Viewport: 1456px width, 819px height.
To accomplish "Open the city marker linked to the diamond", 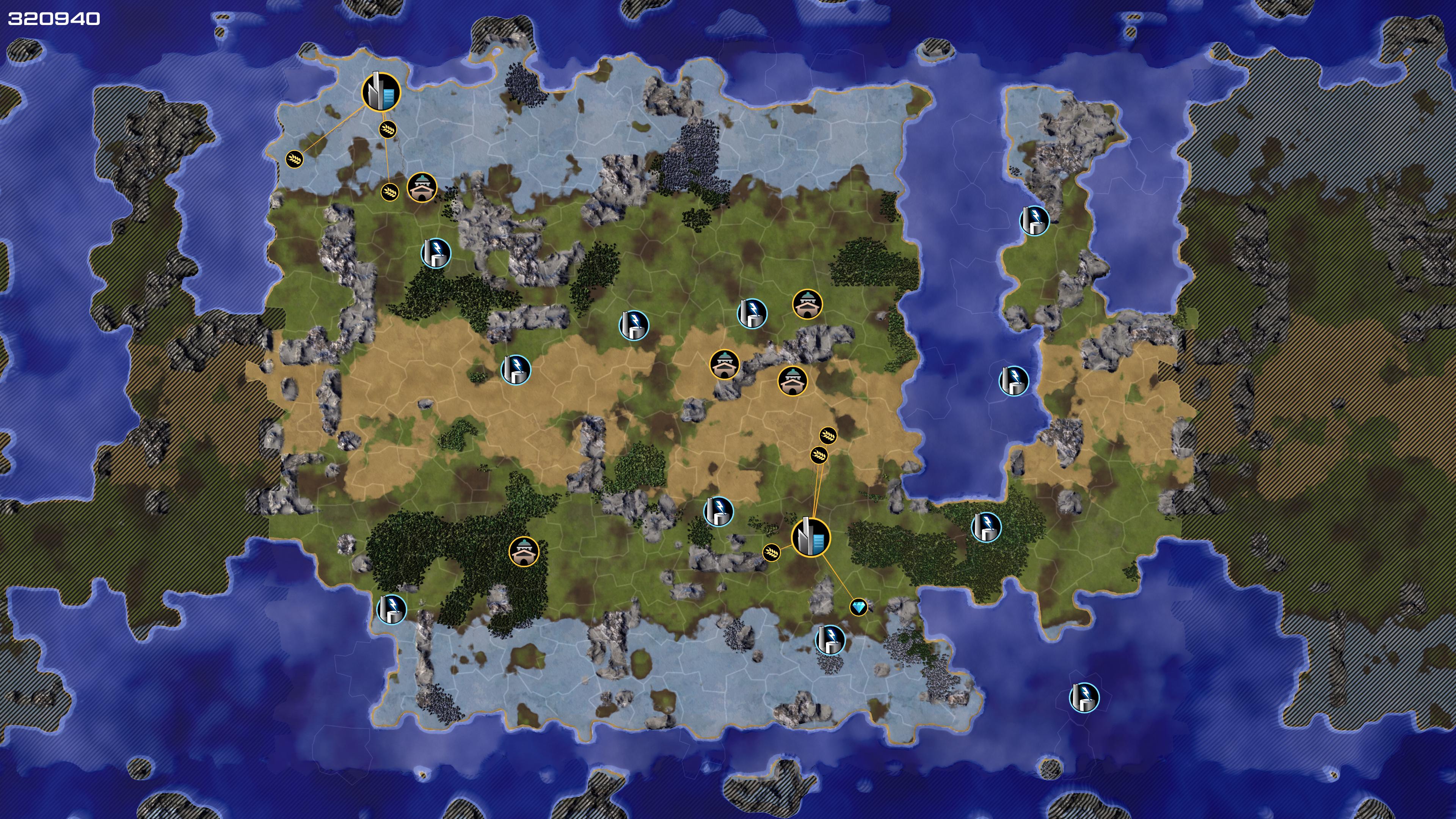I will [811, 537].
